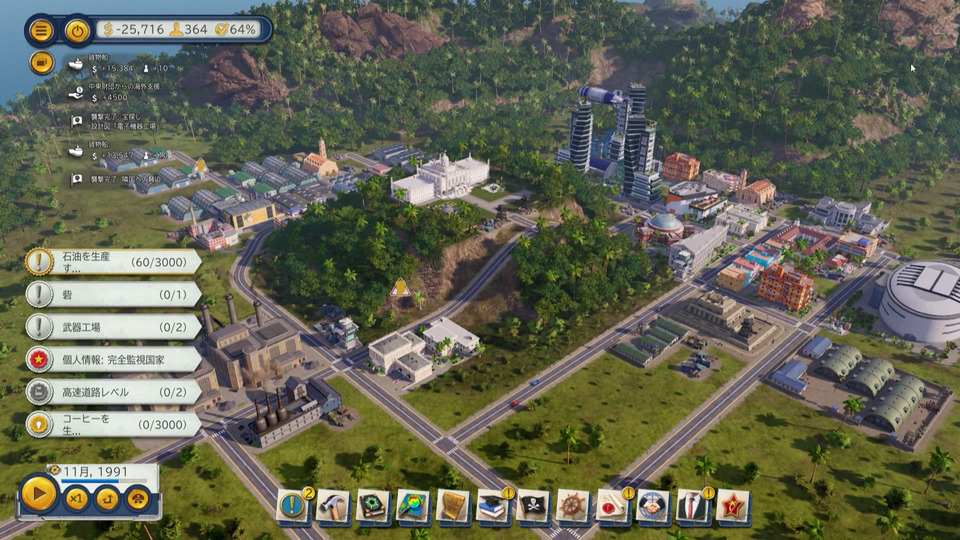Set game speed with the x1 button
The width and height of the screenshot is (960, 540).
[x=76, y=498]
